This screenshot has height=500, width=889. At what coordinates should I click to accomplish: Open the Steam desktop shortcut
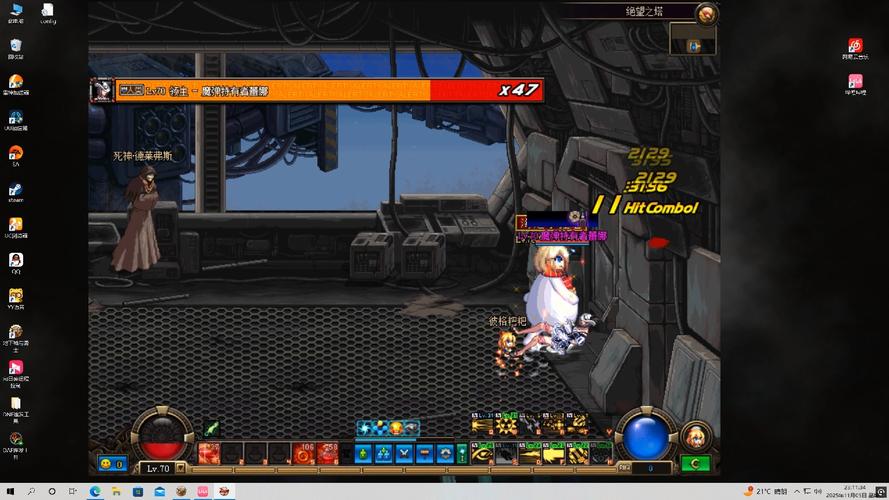pyautogui.click(x=16, y=189)
